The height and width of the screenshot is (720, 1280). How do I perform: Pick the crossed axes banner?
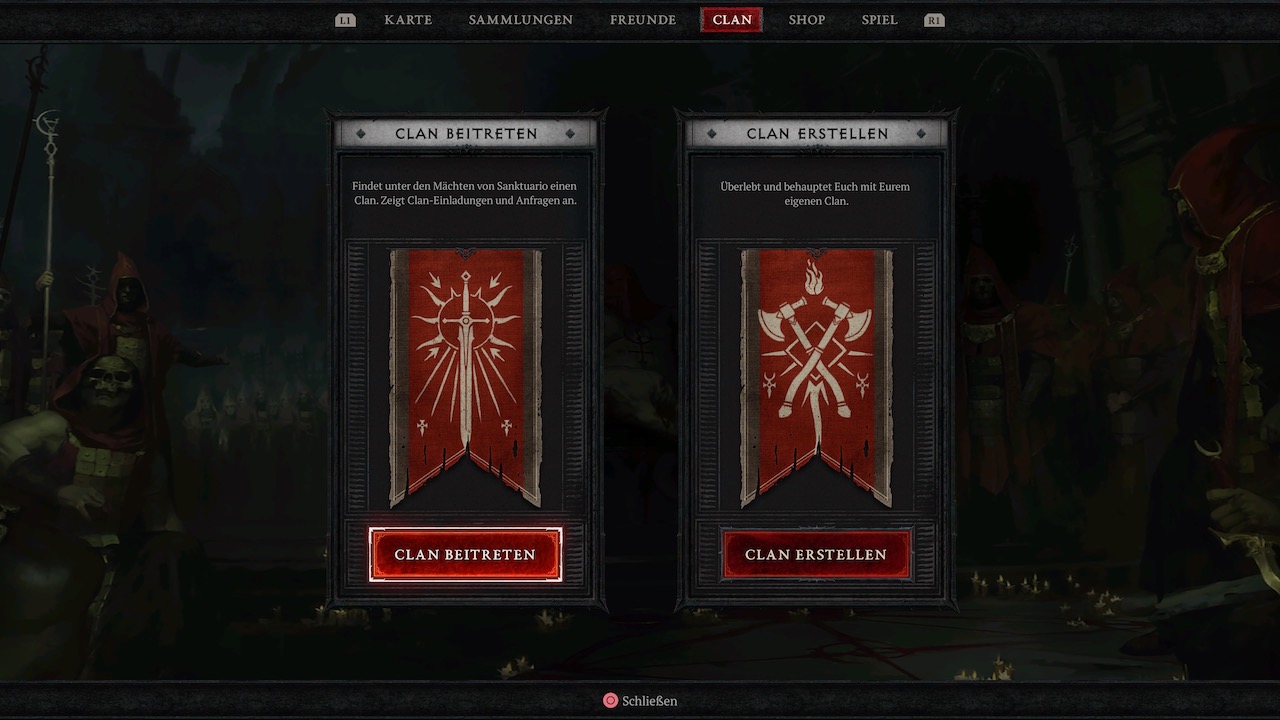[816, 375]
